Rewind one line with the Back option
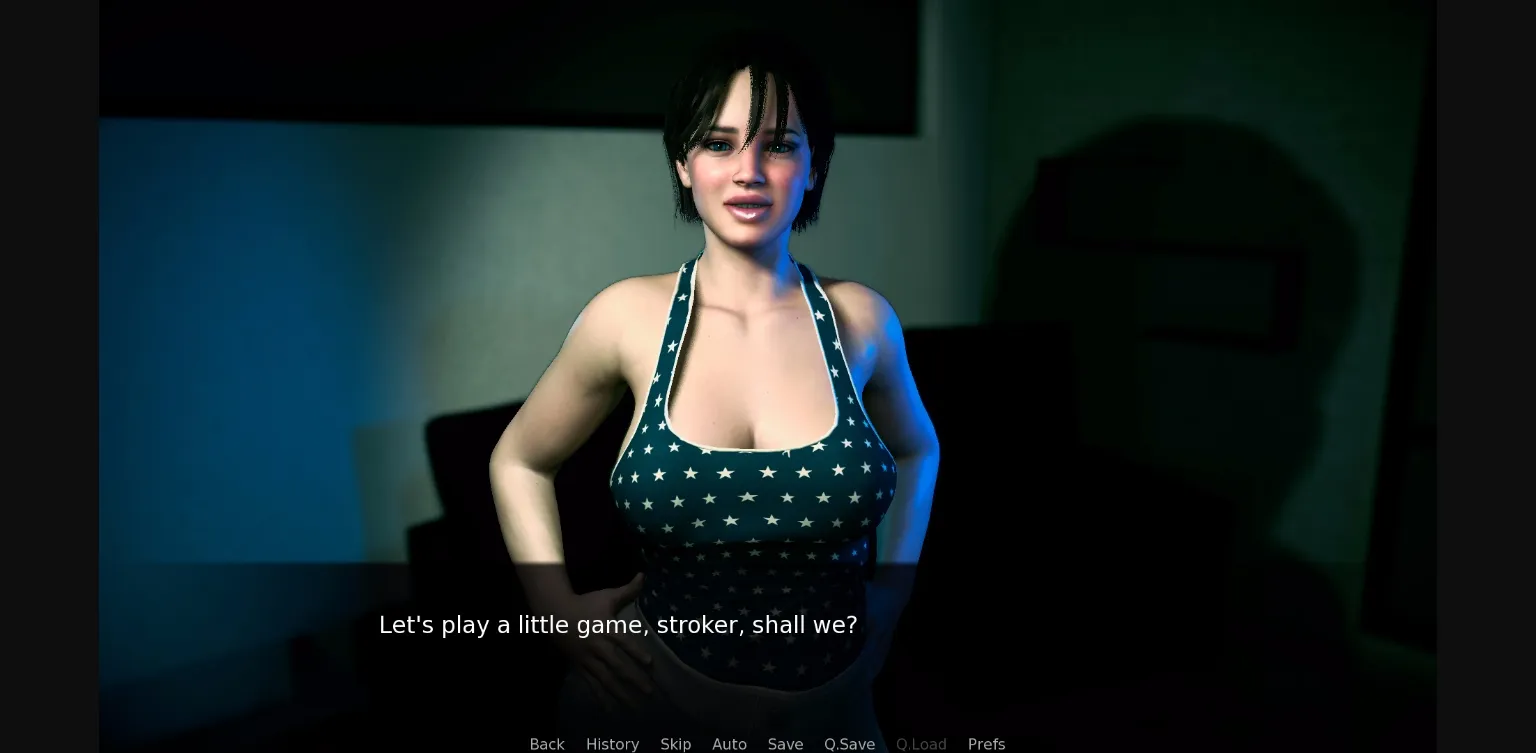The image size is (1536, 753). (x=547, y=744)
